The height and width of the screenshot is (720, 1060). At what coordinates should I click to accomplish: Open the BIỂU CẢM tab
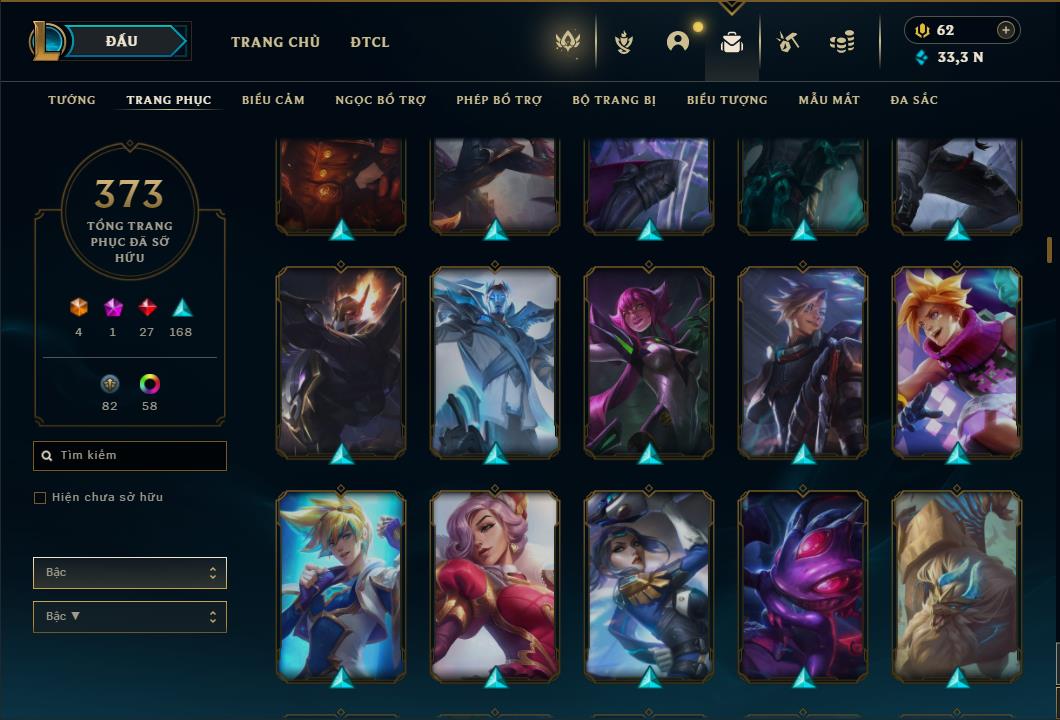pos(273,100)
